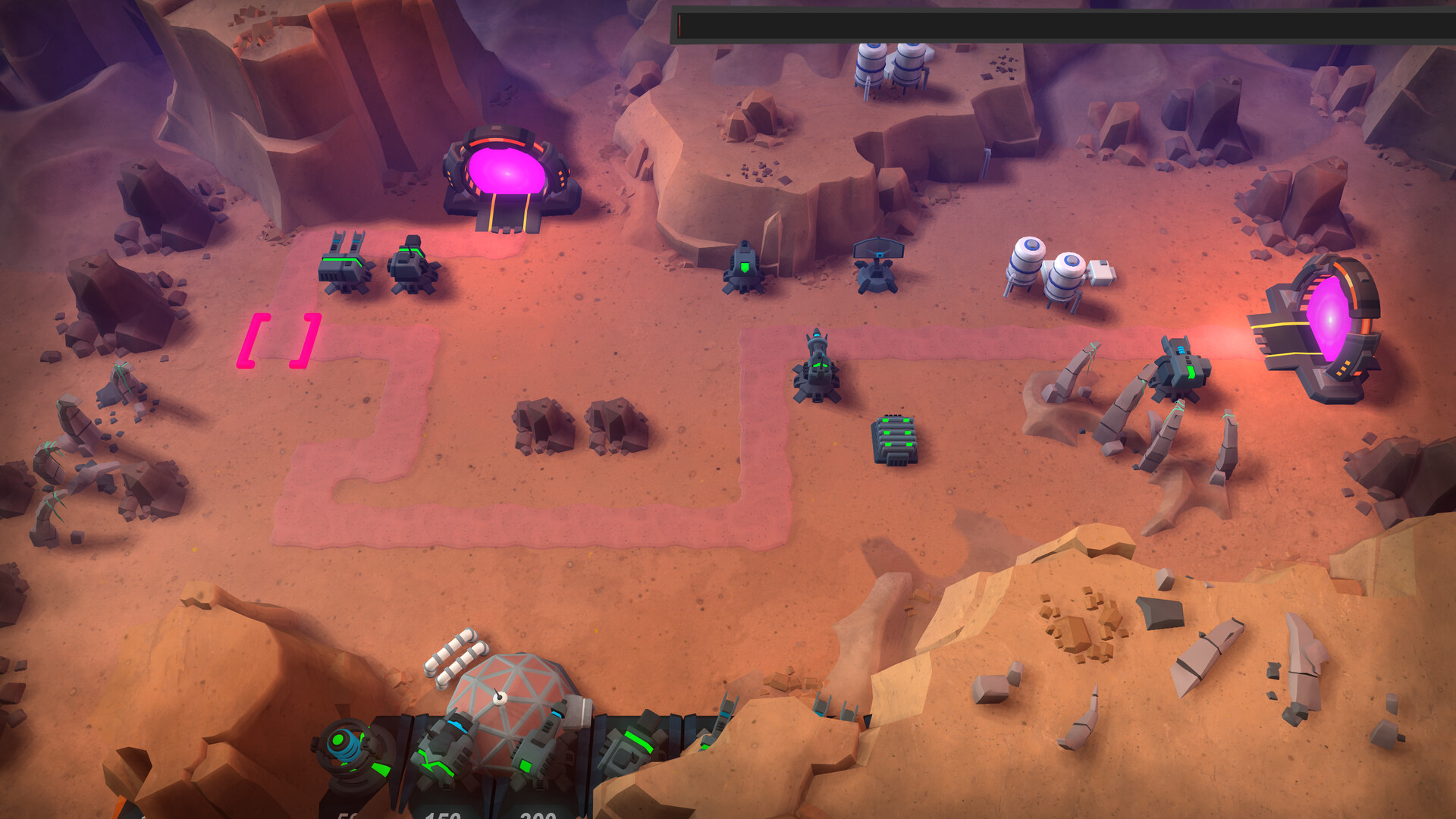Click the pink bracket placement marker

(279, 341)
